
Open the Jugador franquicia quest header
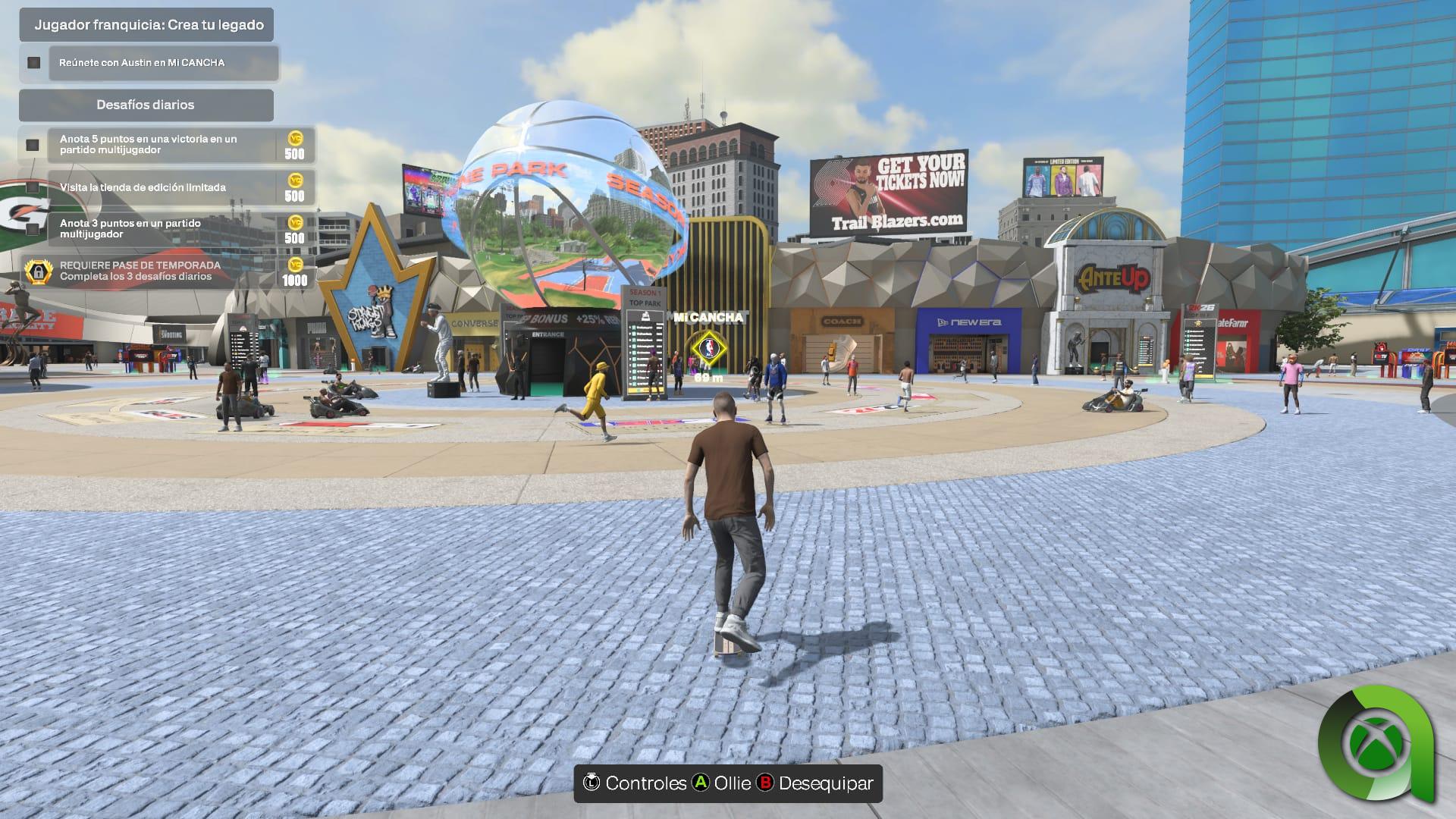(x=149, y=25)
